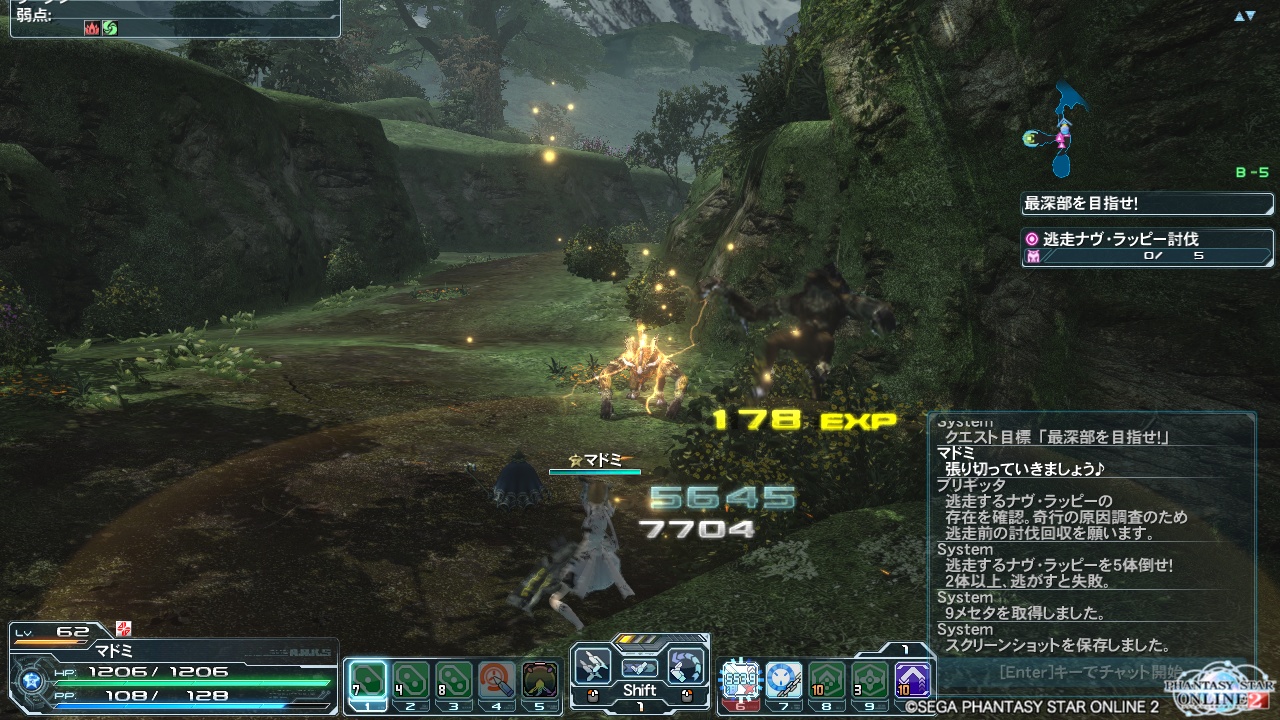Image resolution: width=1280 pixels, height=720 pixels.
Task: Activate the orange bullet skill in slot 4
Action: pyautogui.click(x=497, y=680)
